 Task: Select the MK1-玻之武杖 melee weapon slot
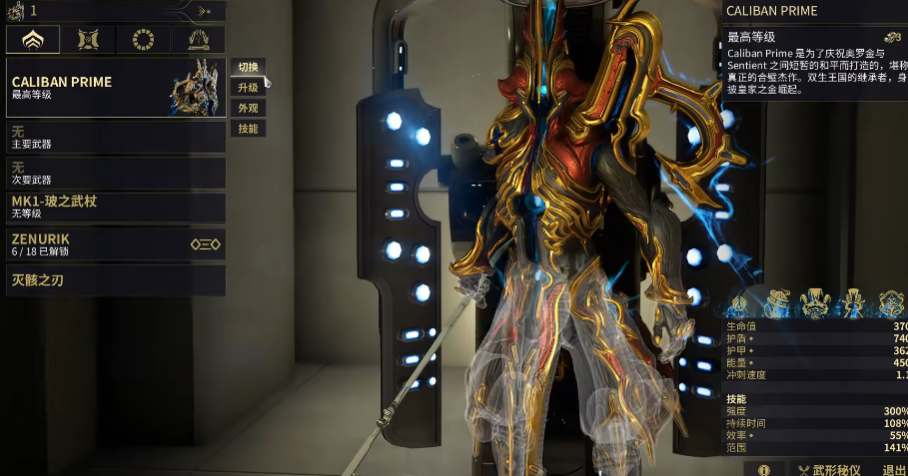115,207
